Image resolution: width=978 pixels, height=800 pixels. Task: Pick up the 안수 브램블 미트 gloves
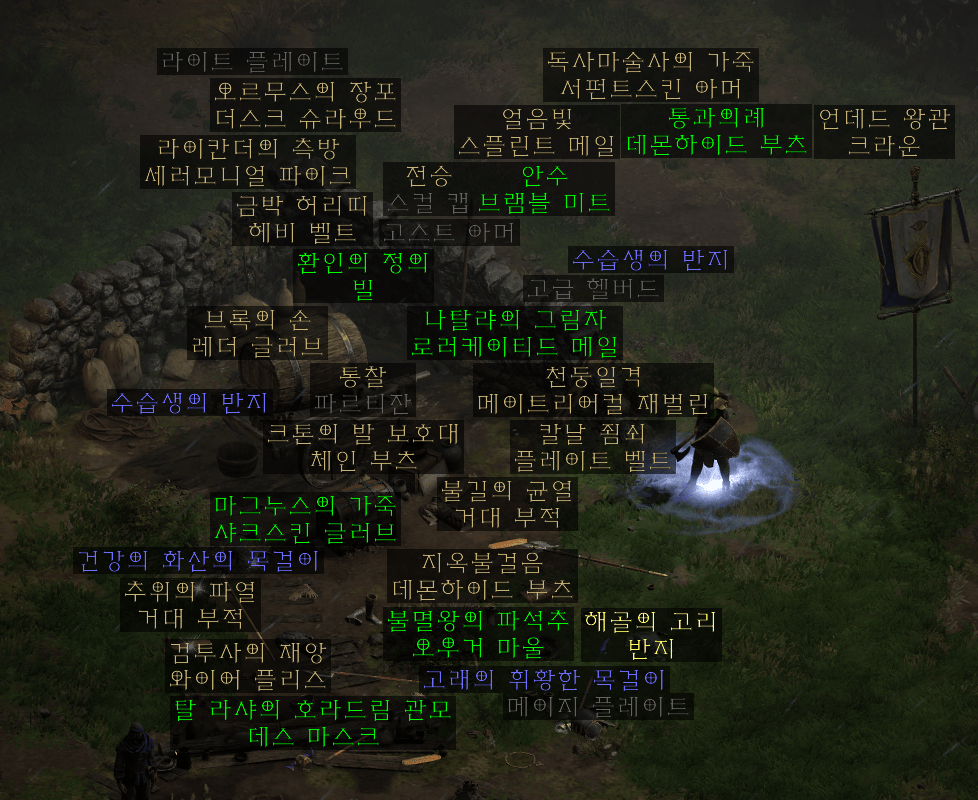544,188
